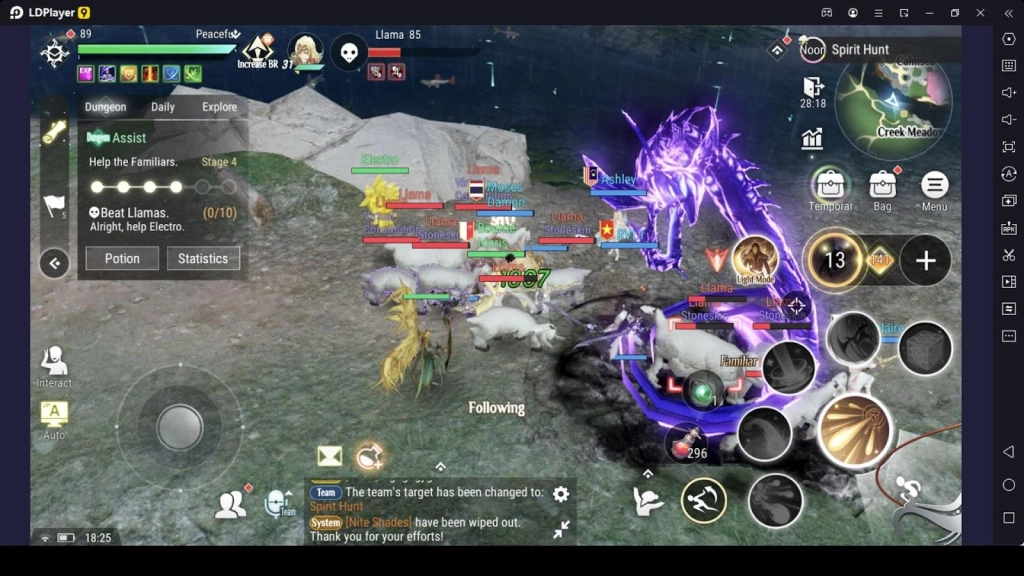Select the Llama skull target portrait
Screen dimensions: 1024x576
[348, 51]
